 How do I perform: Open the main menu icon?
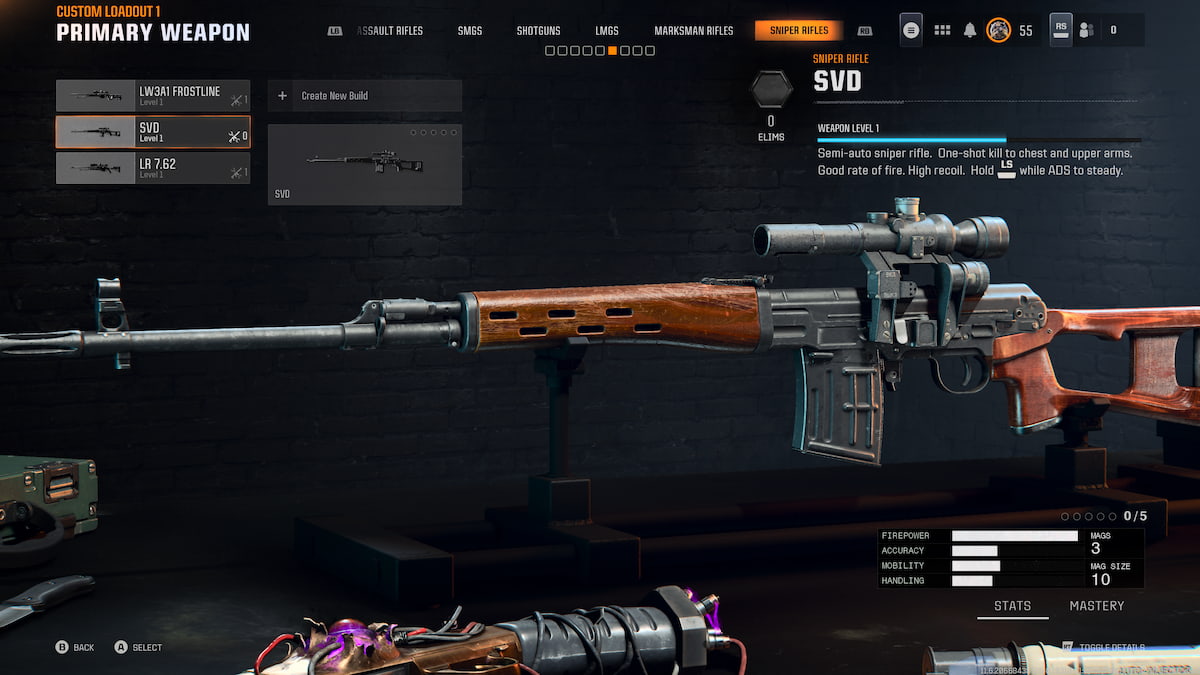tap(911, 30)
